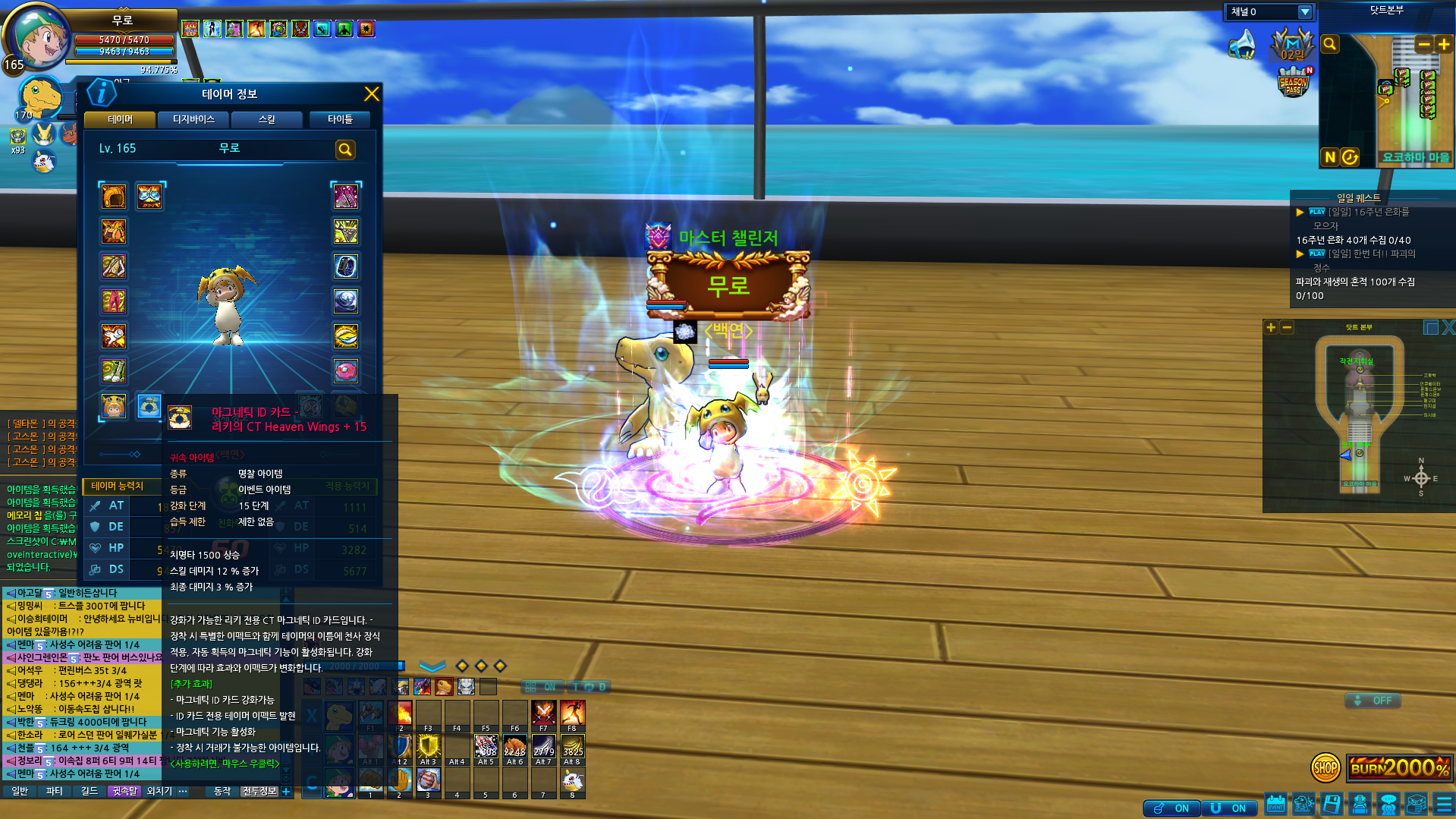
Task: Open the 전투정보 chat tab
Action: [259, 791]
